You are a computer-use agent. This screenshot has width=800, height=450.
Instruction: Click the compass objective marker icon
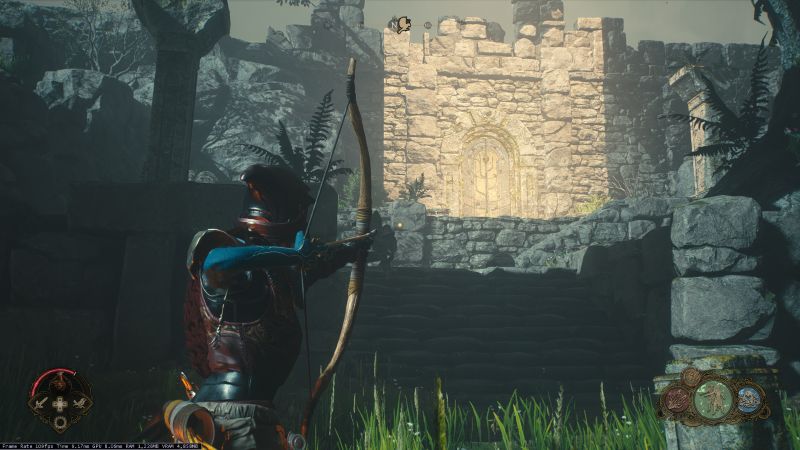coord(401,25)
